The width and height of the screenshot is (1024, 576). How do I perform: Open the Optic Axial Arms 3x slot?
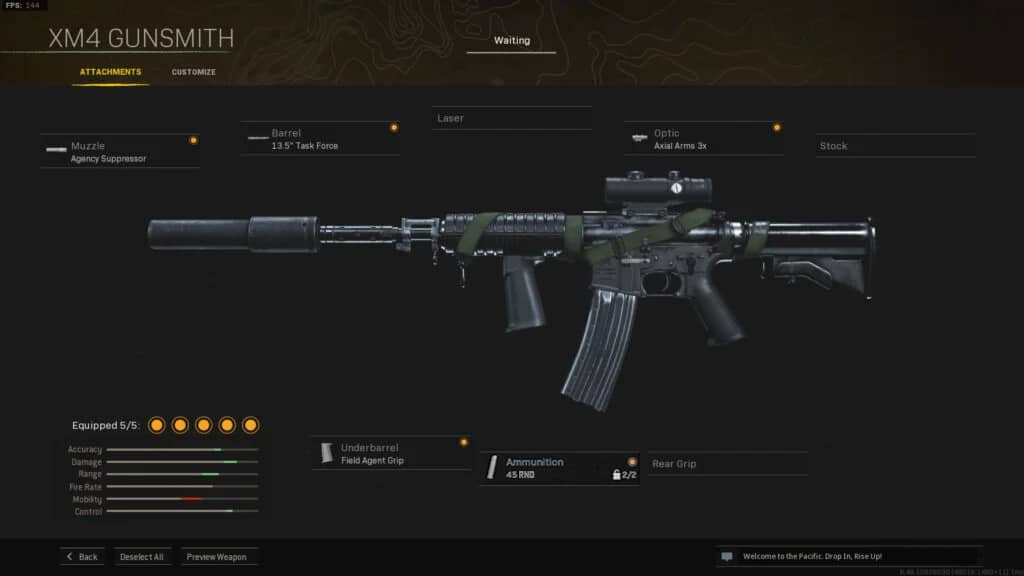pos(703,139)
